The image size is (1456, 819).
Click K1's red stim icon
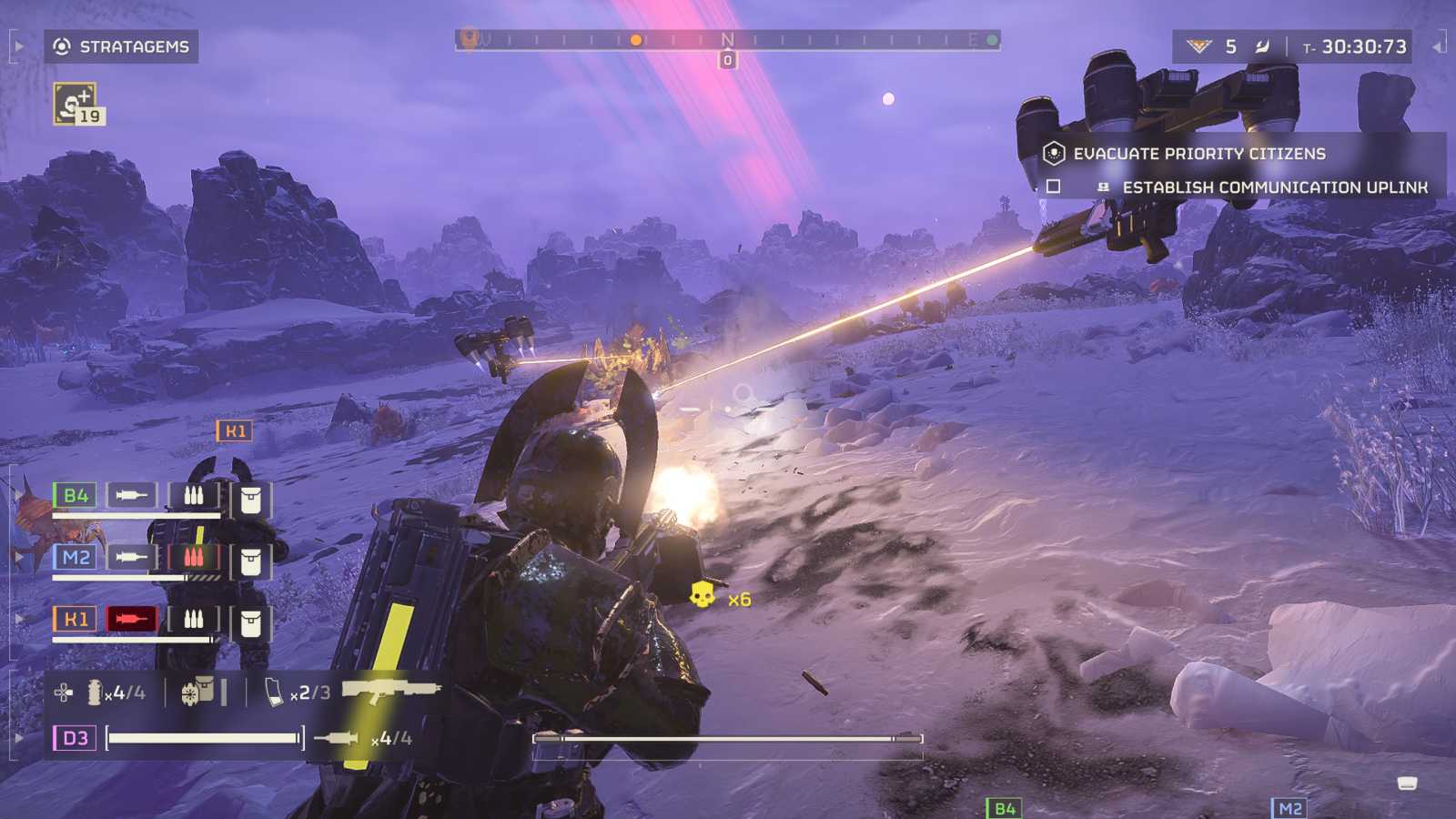131,620
